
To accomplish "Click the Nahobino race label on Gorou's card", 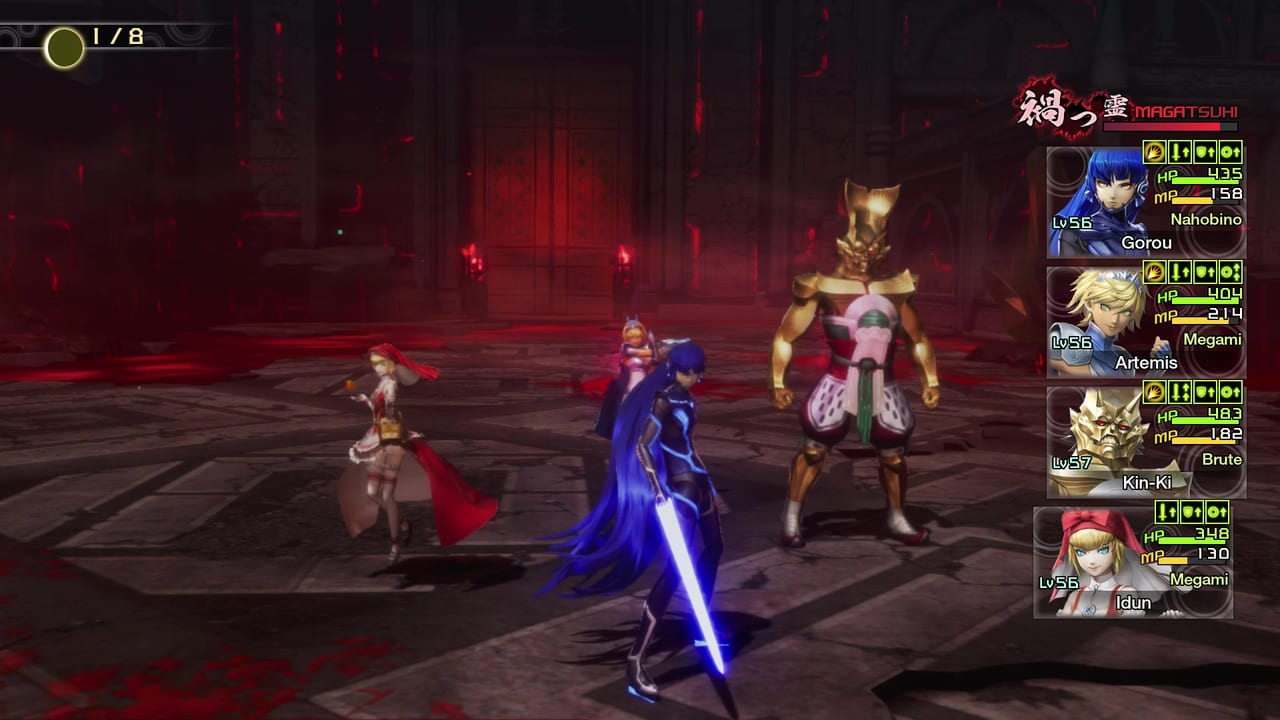I will (x=1207, y=219).
